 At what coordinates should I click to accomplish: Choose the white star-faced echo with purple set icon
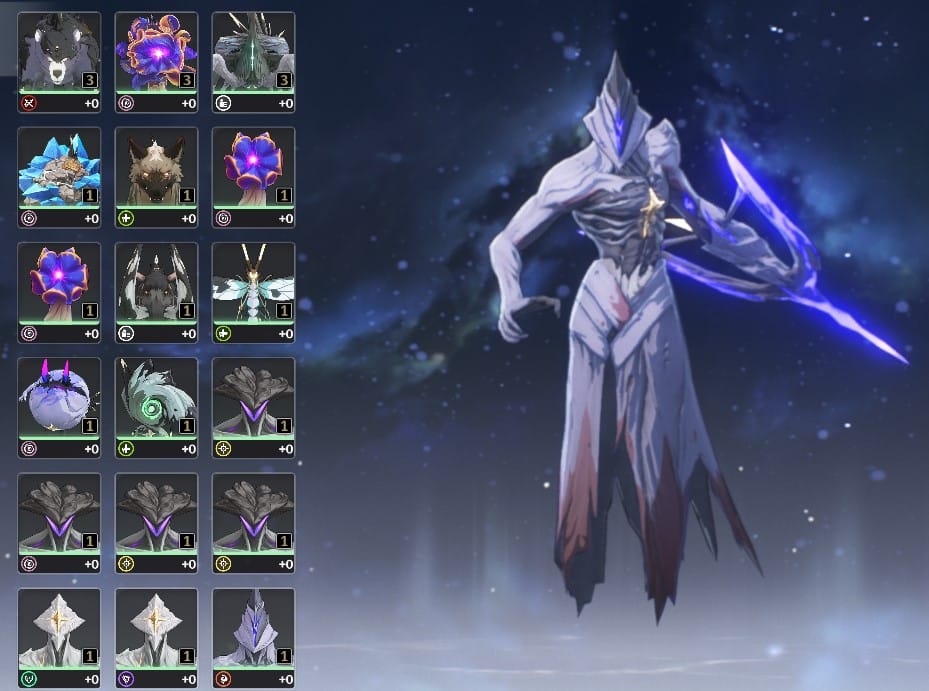click(x=156, y=629)
